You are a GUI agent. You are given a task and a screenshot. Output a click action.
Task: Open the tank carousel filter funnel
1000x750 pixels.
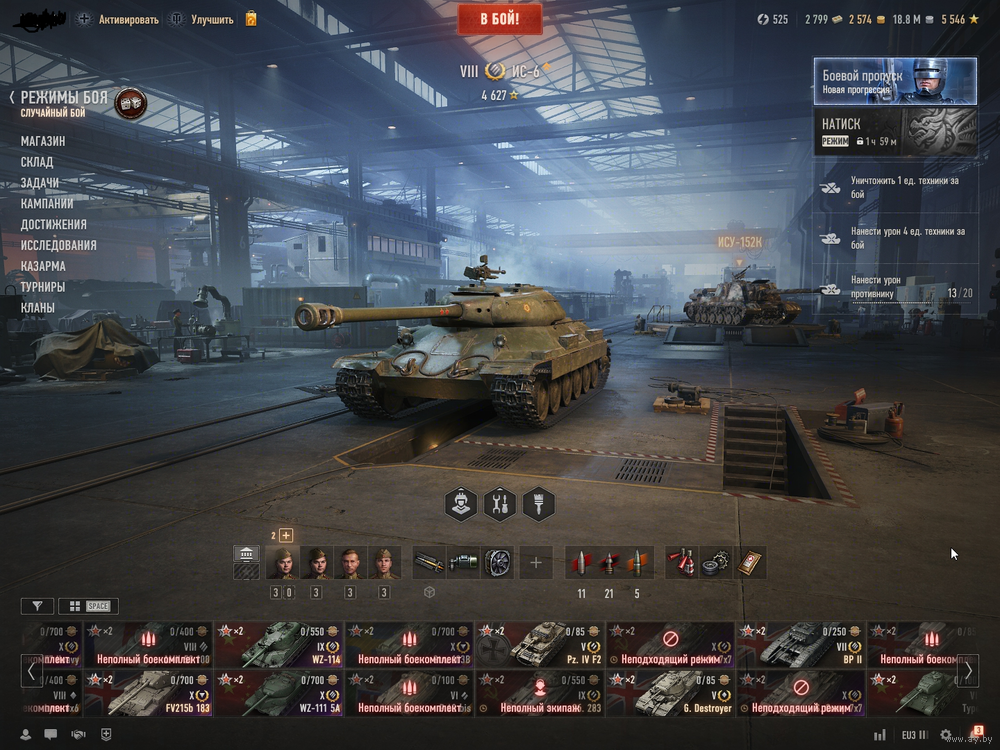point(37,606)
